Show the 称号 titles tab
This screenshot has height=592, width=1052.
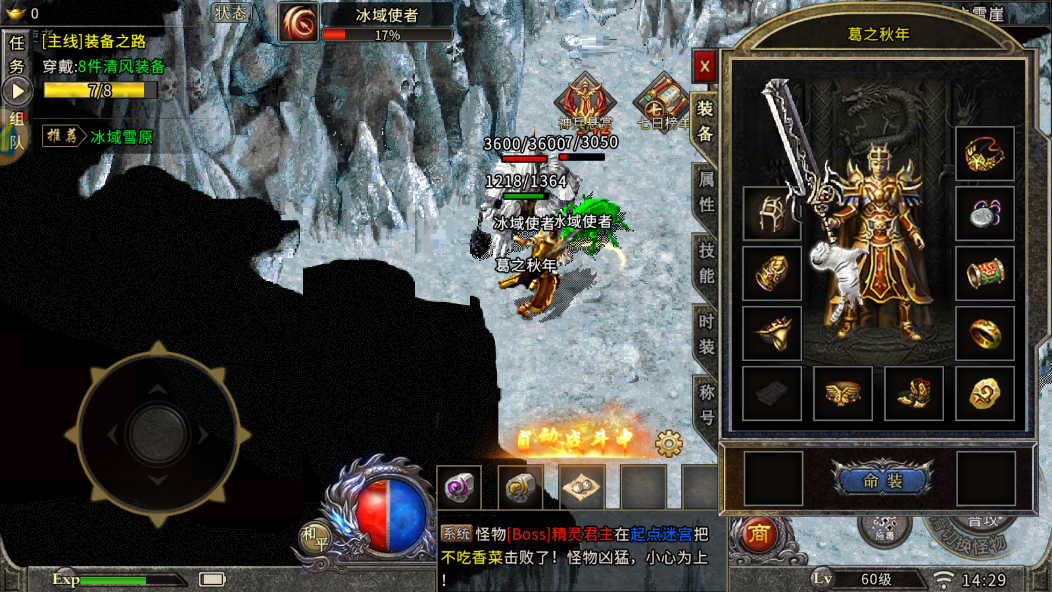pyautogui.click(x=706, y=402)
